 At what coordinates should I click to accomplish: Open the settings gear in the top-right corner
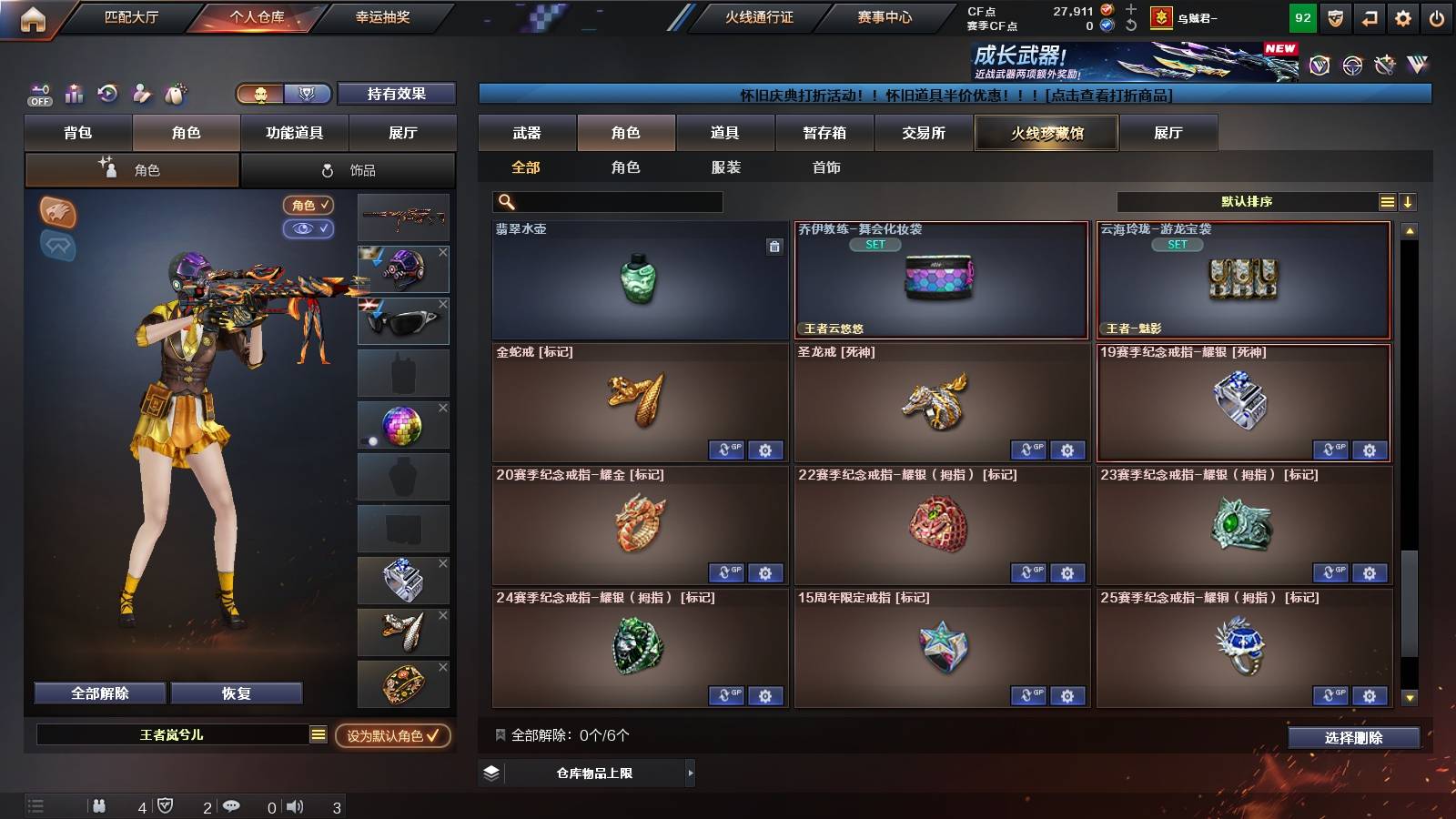coord(1402,16)
